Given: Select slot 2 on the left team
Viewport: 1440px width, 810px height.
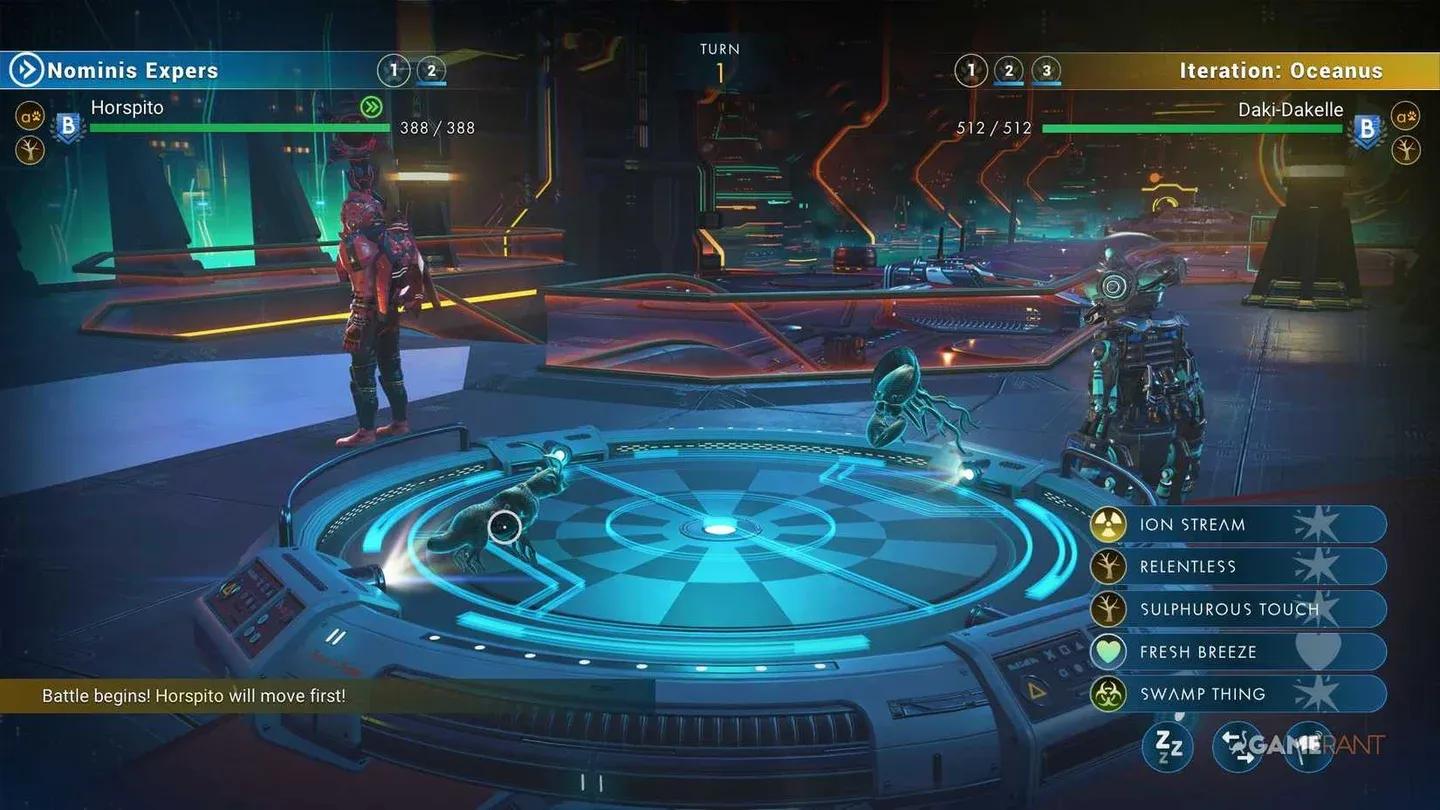Looking at the screenshot, I should point(431,70).
